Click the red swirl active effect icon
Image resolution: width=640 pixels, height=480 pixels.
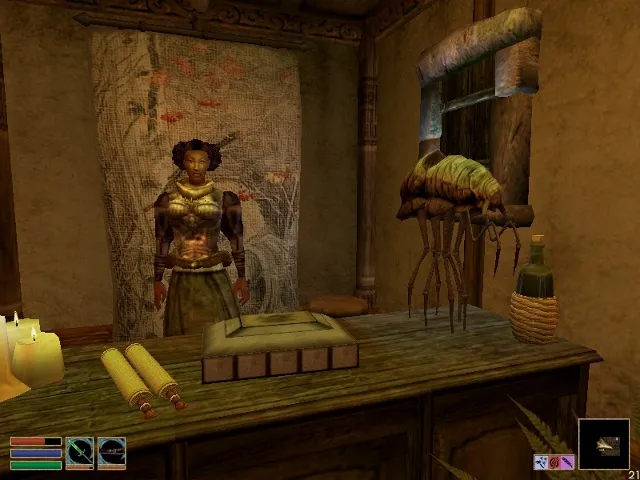[x=553, y=462]
